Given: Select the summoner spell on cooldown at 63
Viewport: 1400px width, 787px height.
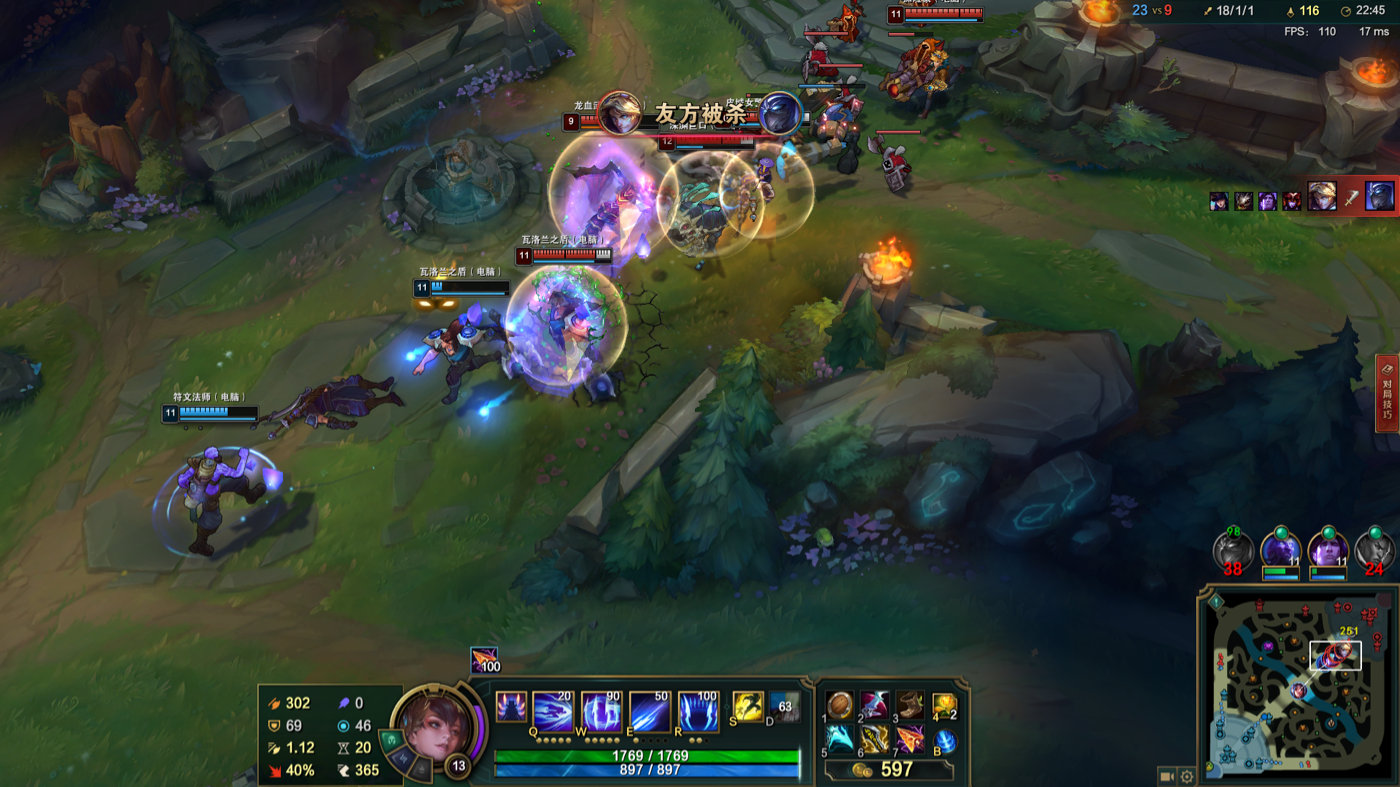Looking at the screenshot, I should pyautogui.click(x=784, y=706).
